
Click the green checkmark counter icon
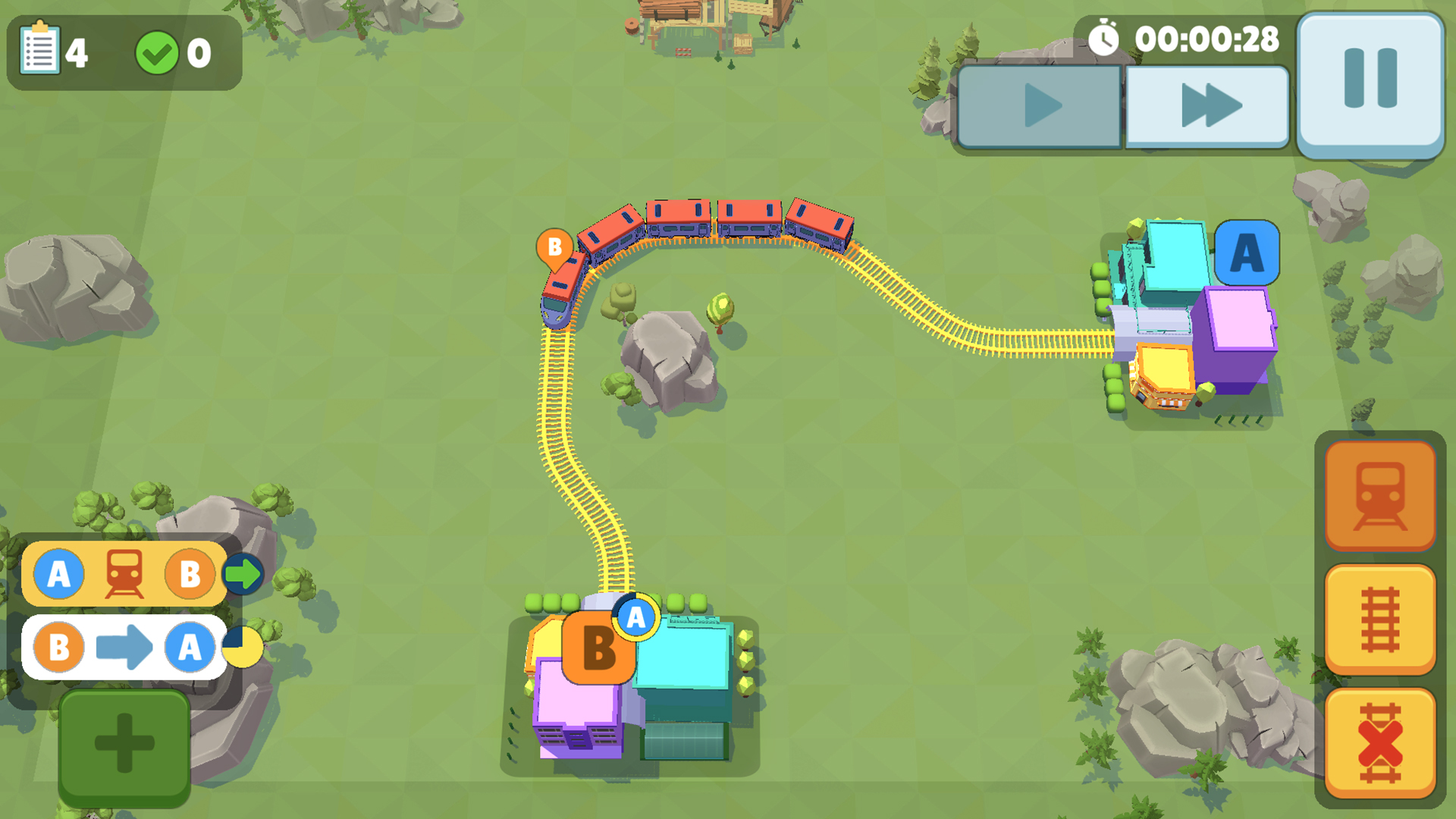158,52
